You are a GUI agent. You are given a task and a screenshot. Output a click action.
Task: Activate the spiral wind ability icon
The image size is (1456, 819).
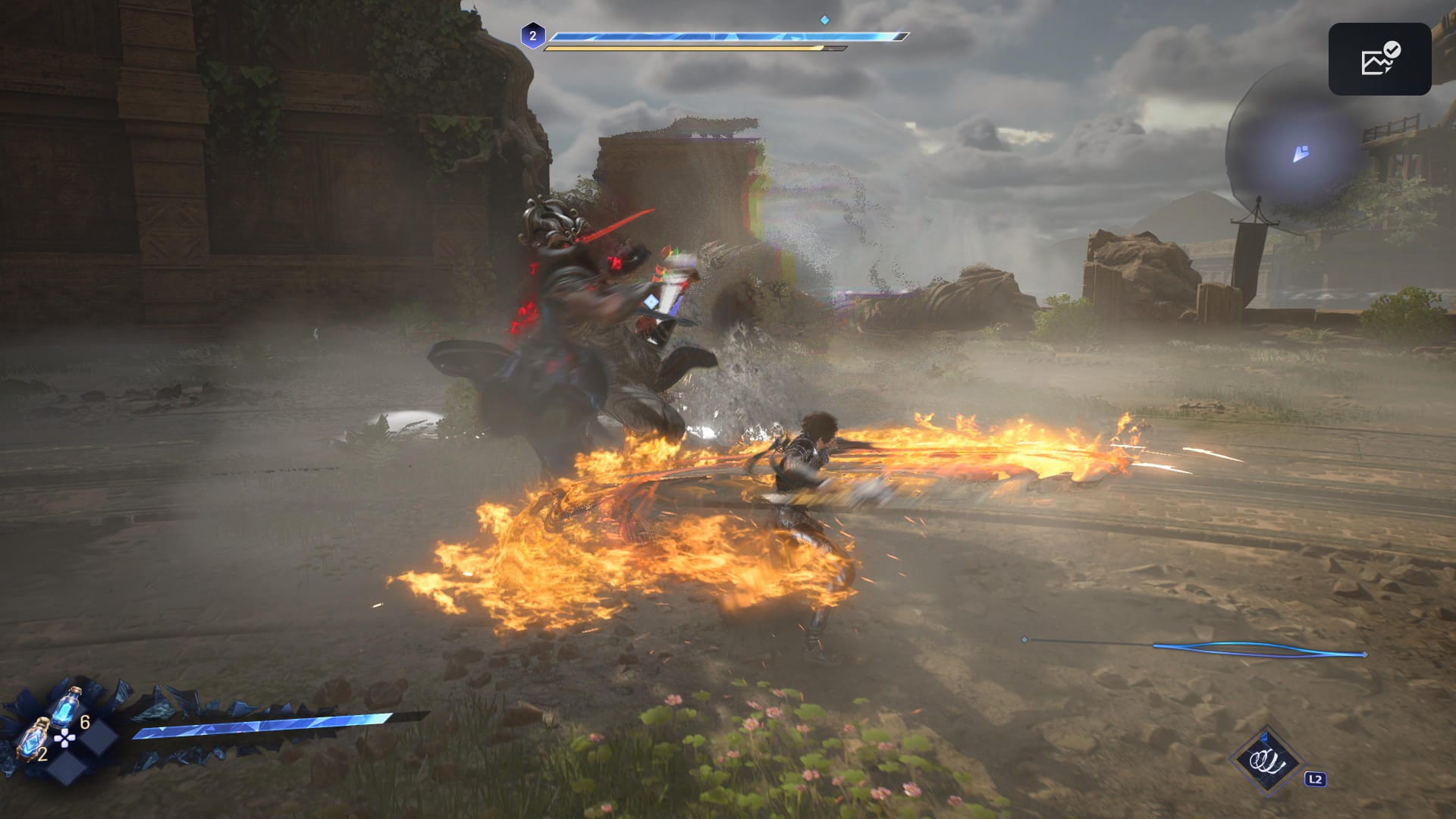click(x=1266, y=761)
